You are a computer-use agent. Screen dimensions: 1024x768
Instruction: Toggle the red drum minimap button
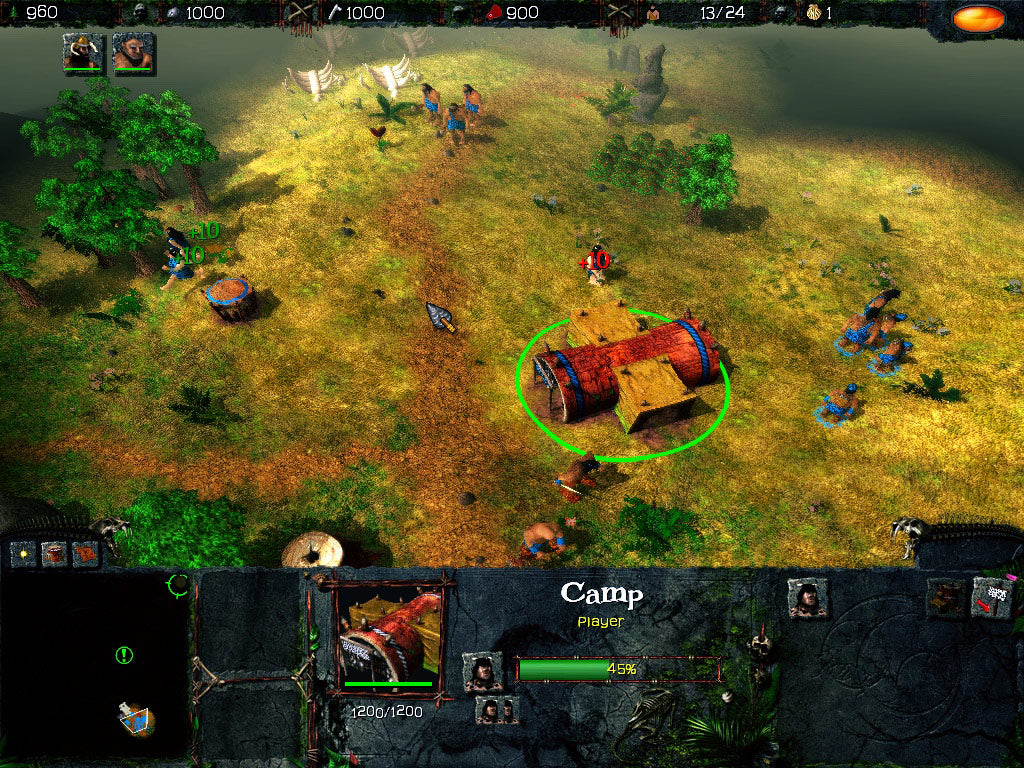(x=54, y=552)
